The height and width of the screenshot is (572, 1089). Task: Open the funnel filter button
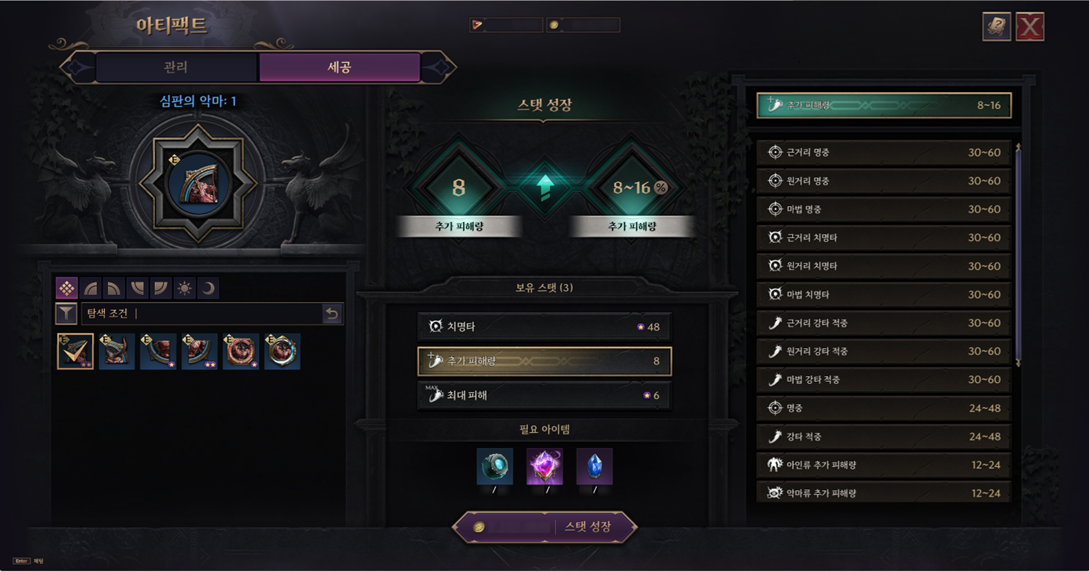pos(66,314)
